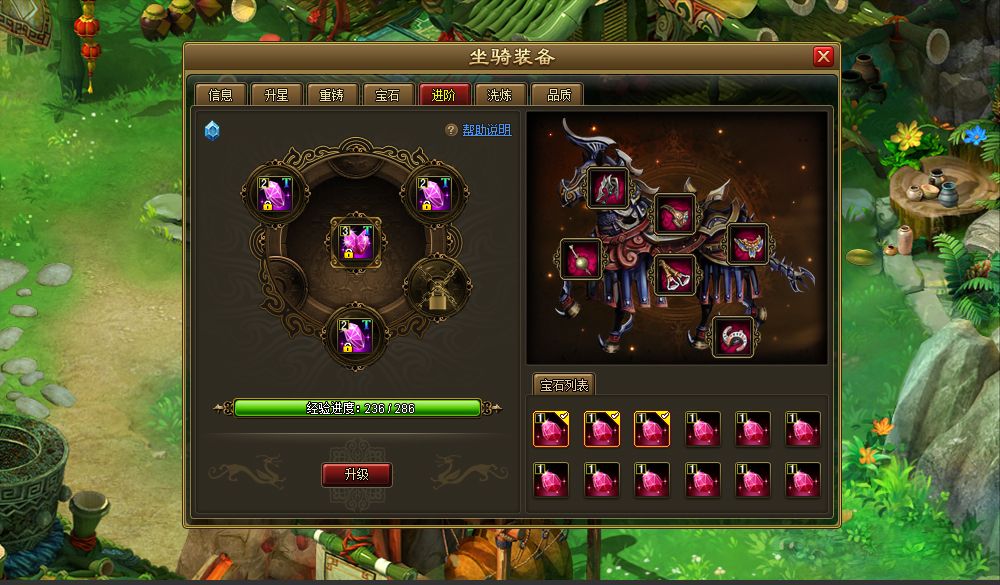Select the 宝石列表 gem list tab
Screen dimensions: 1000x585
(565, 385)
